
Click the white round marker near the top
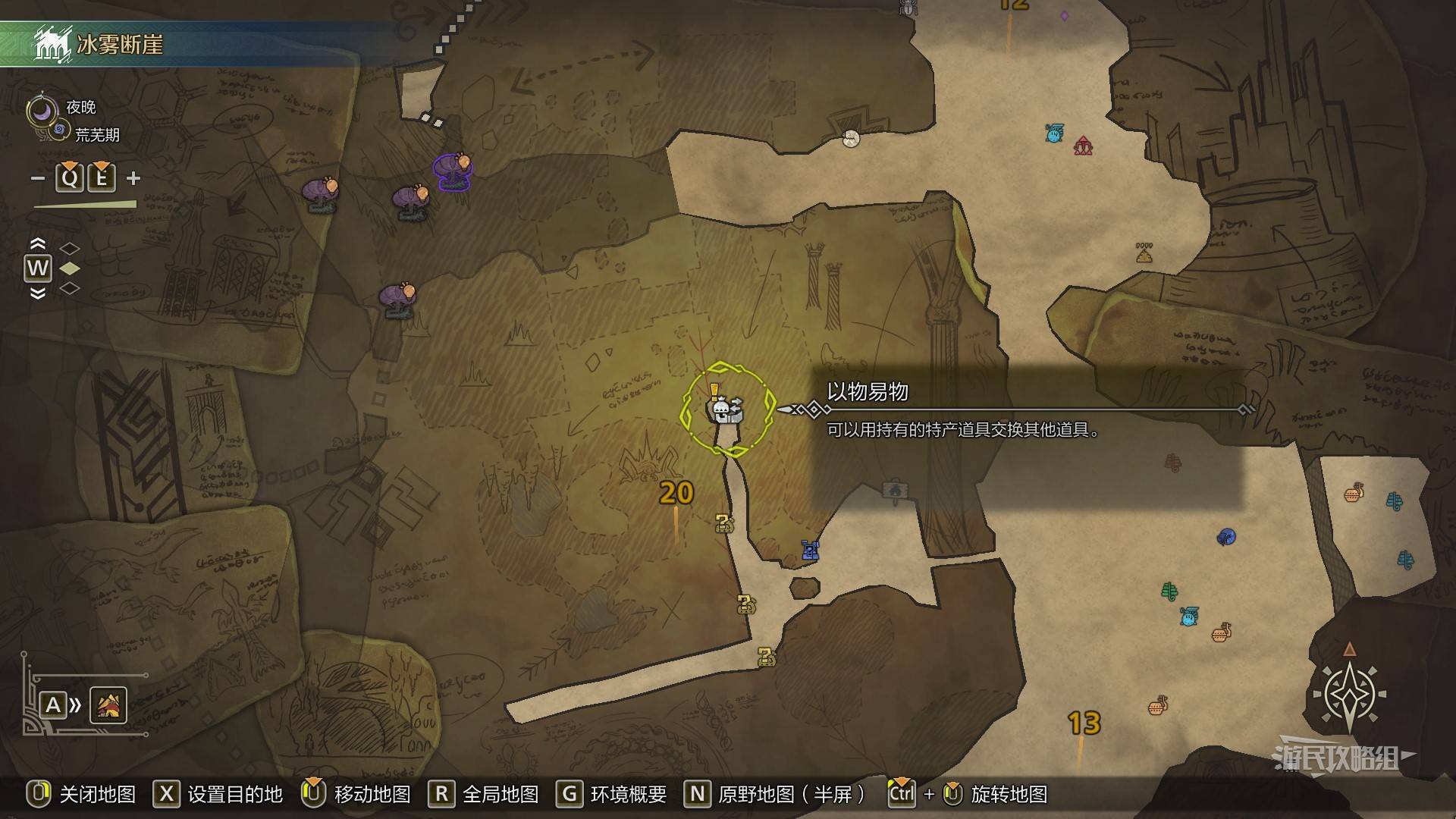tap(851, 138)
